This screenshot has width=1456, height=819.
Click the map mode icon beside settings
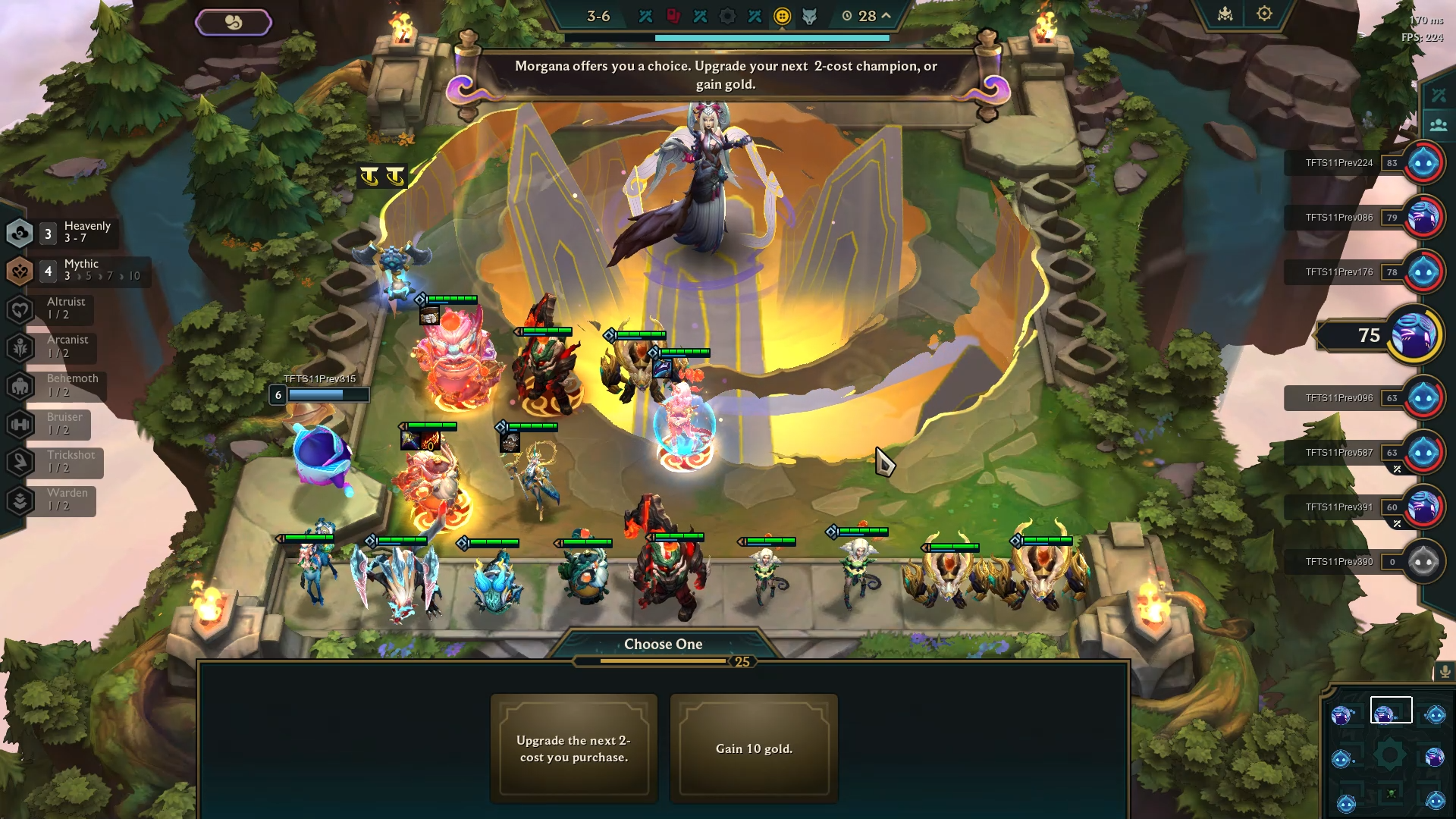point(1224,13)
